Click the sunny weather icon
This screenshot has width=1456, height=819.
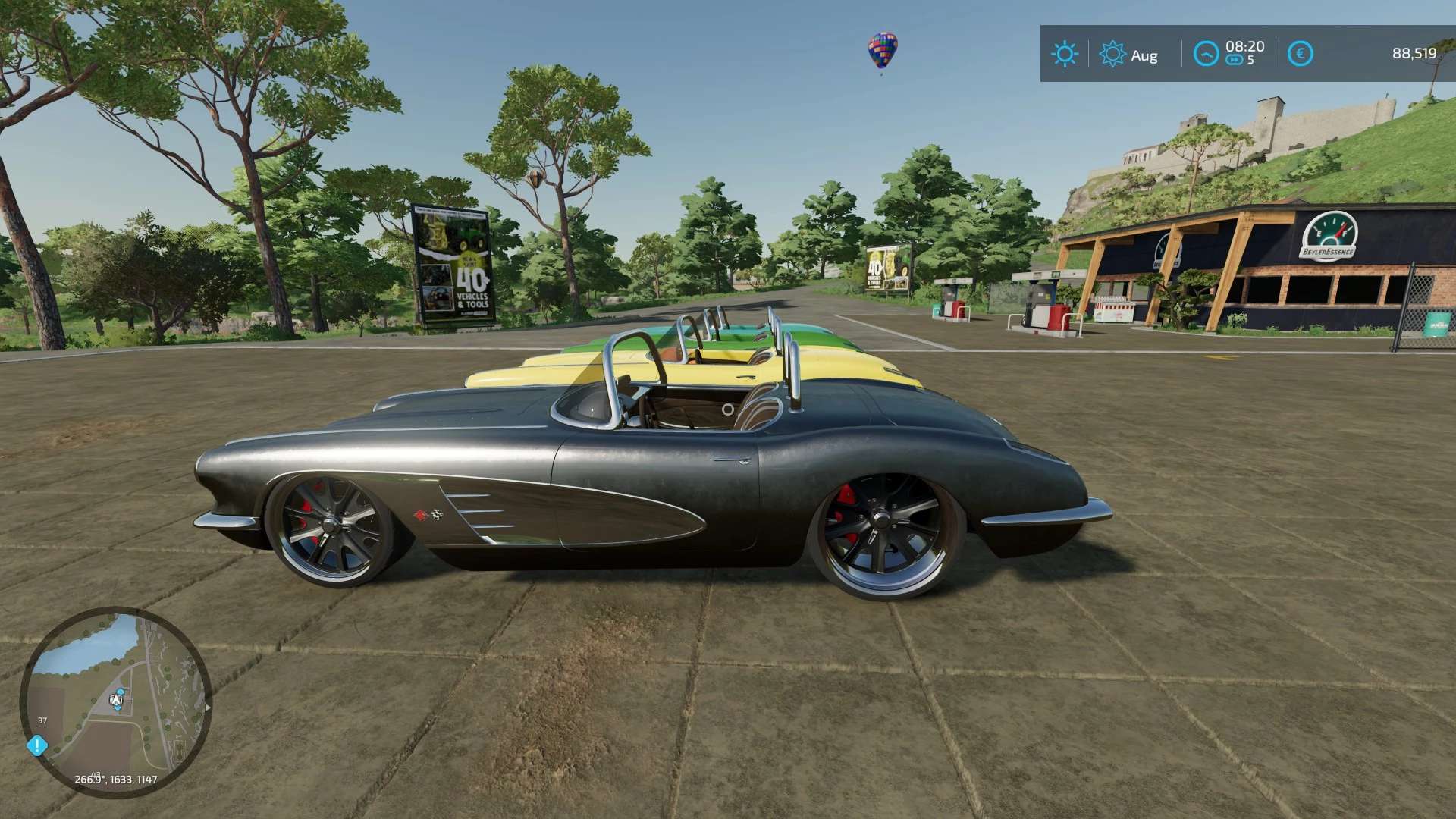point(1064,54)
